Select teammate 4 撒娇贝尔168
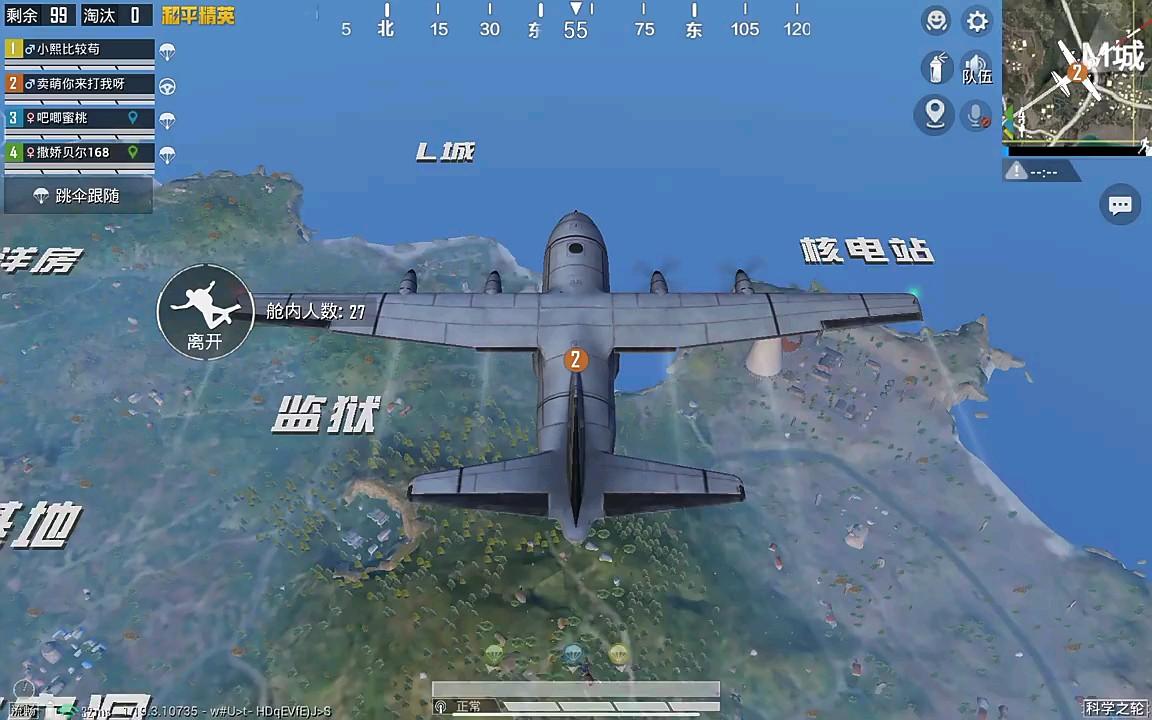The height and width of the screenshot is (720, 1152). 80,153
